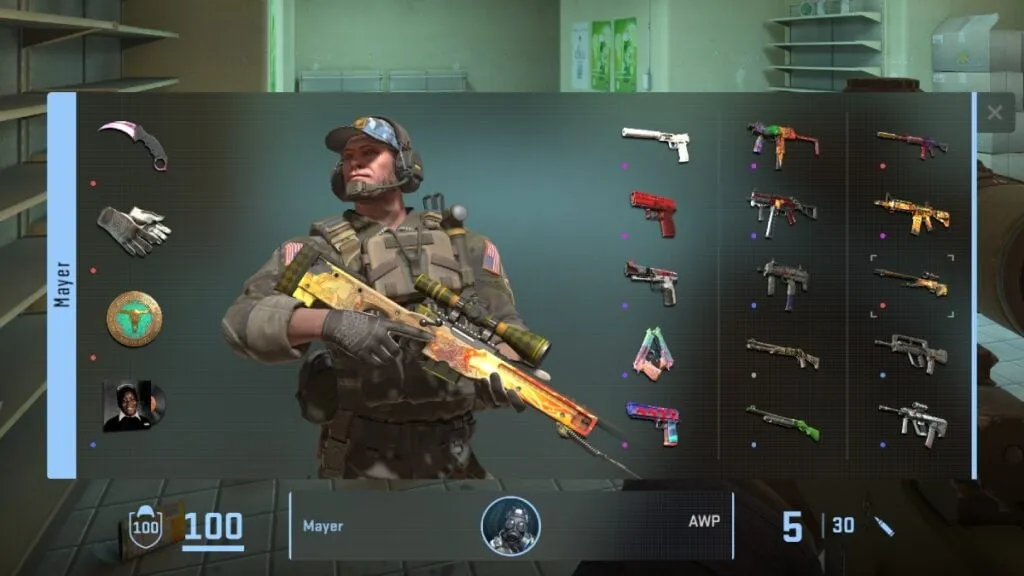The width and height of the screenshot is (1024, 576).
Task: Pick the solid red pistol
Action: 654,212
